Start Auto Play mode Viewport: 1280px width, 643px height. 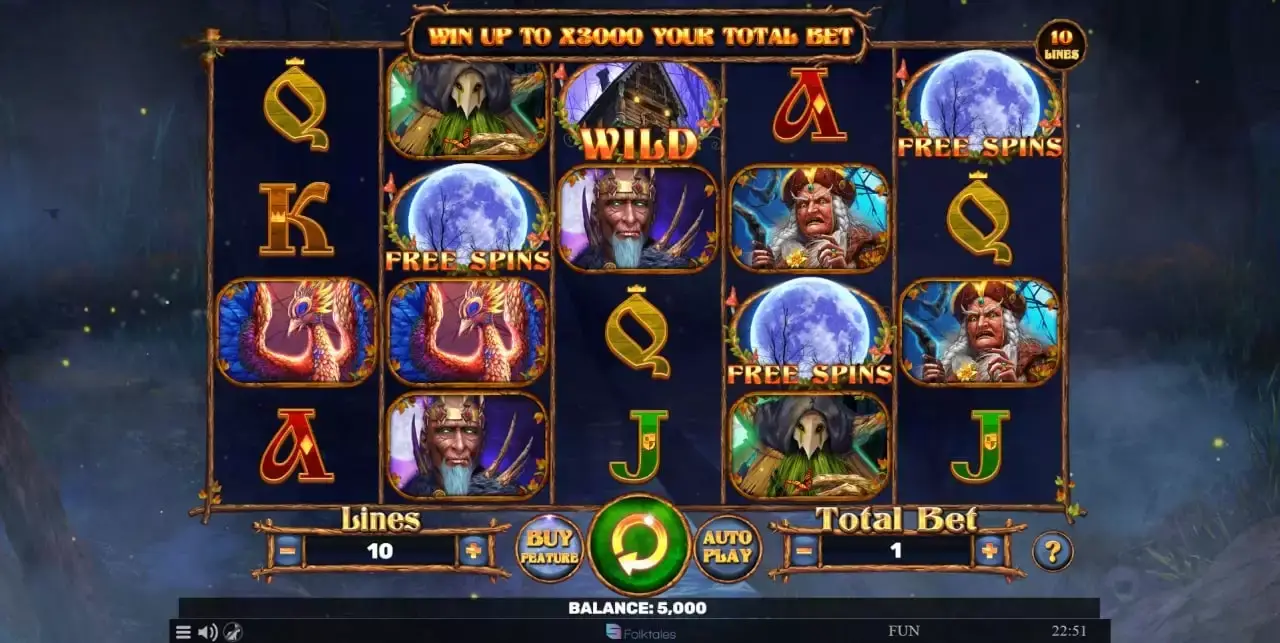(x=727, y=548)
